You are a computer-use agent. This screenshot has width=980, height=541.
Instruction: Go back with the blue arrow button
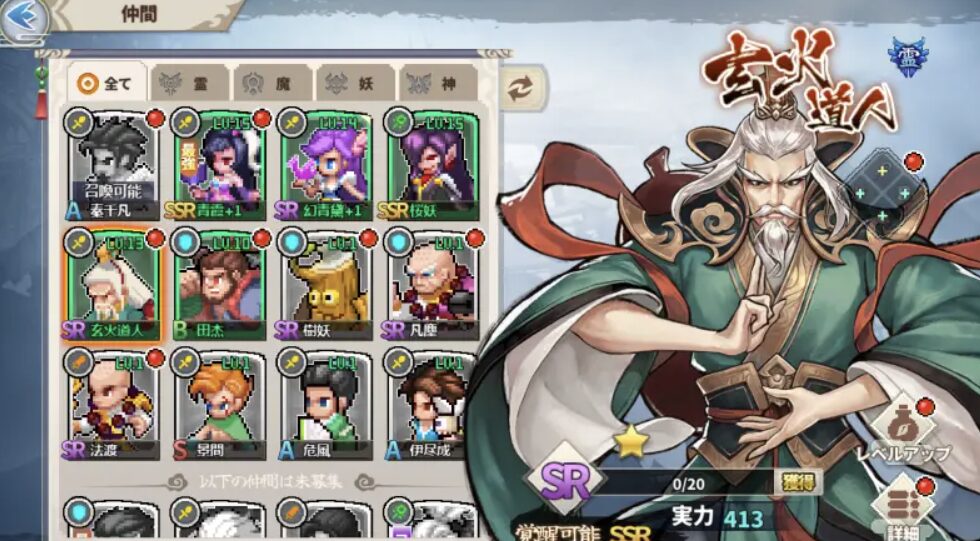coord(24,19)
